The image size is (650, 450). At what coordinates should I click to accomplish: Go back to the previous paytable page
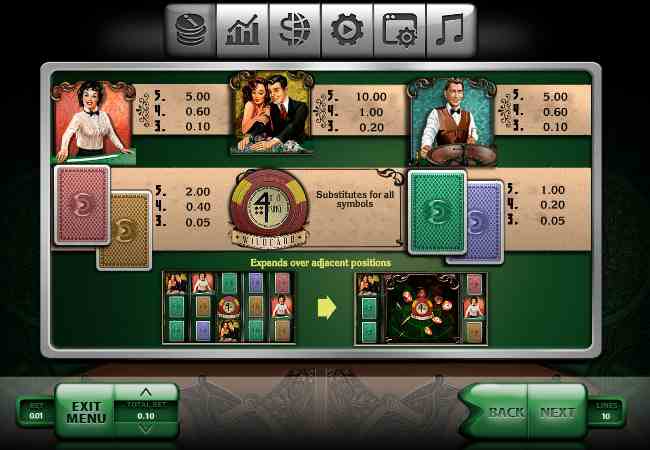[506, 411]
